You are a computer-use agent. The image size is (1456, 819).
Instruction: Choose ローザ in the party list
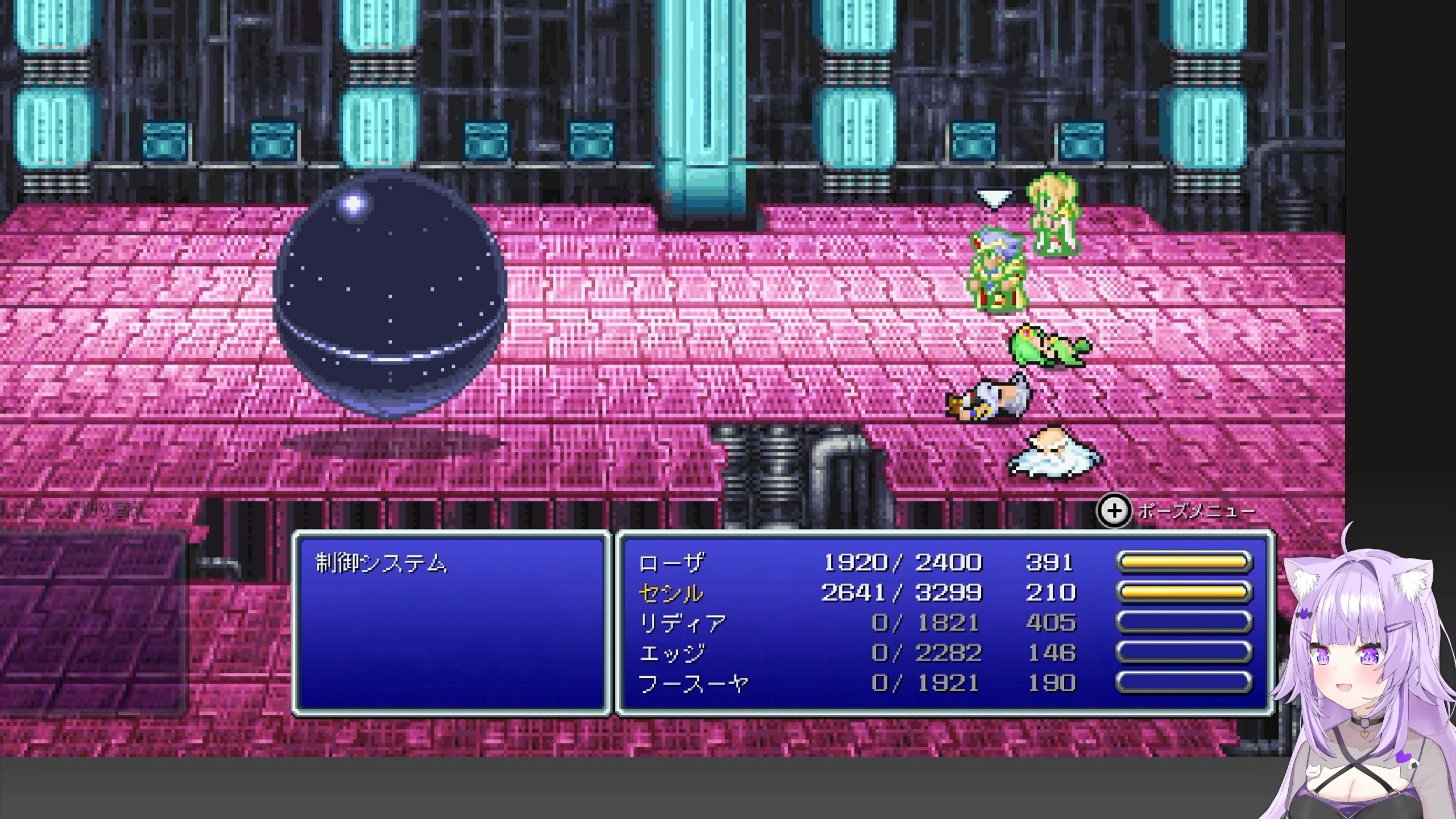pos(671,563)
